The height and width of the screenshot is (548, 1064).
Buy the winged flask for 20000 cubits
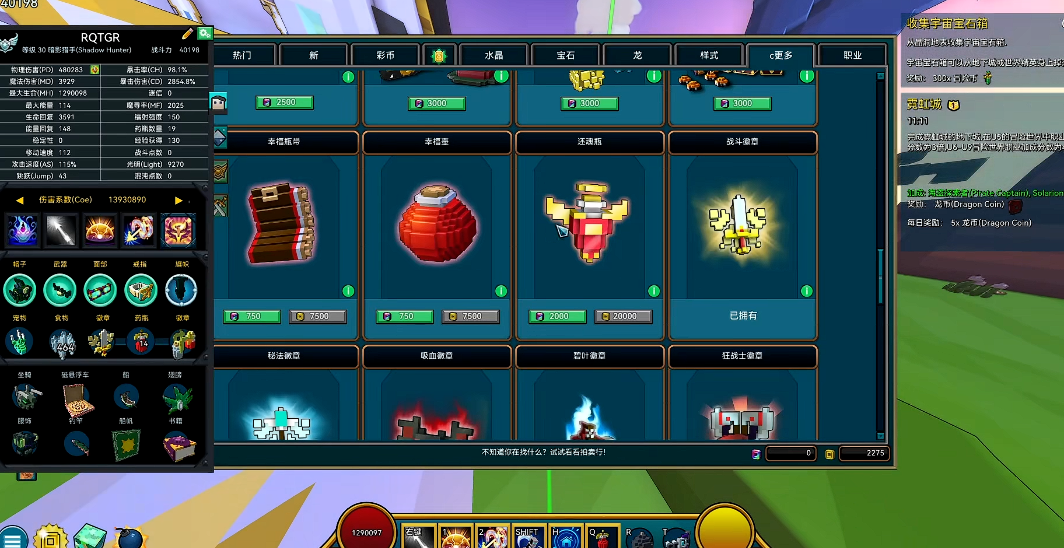[x=625, y=316]
